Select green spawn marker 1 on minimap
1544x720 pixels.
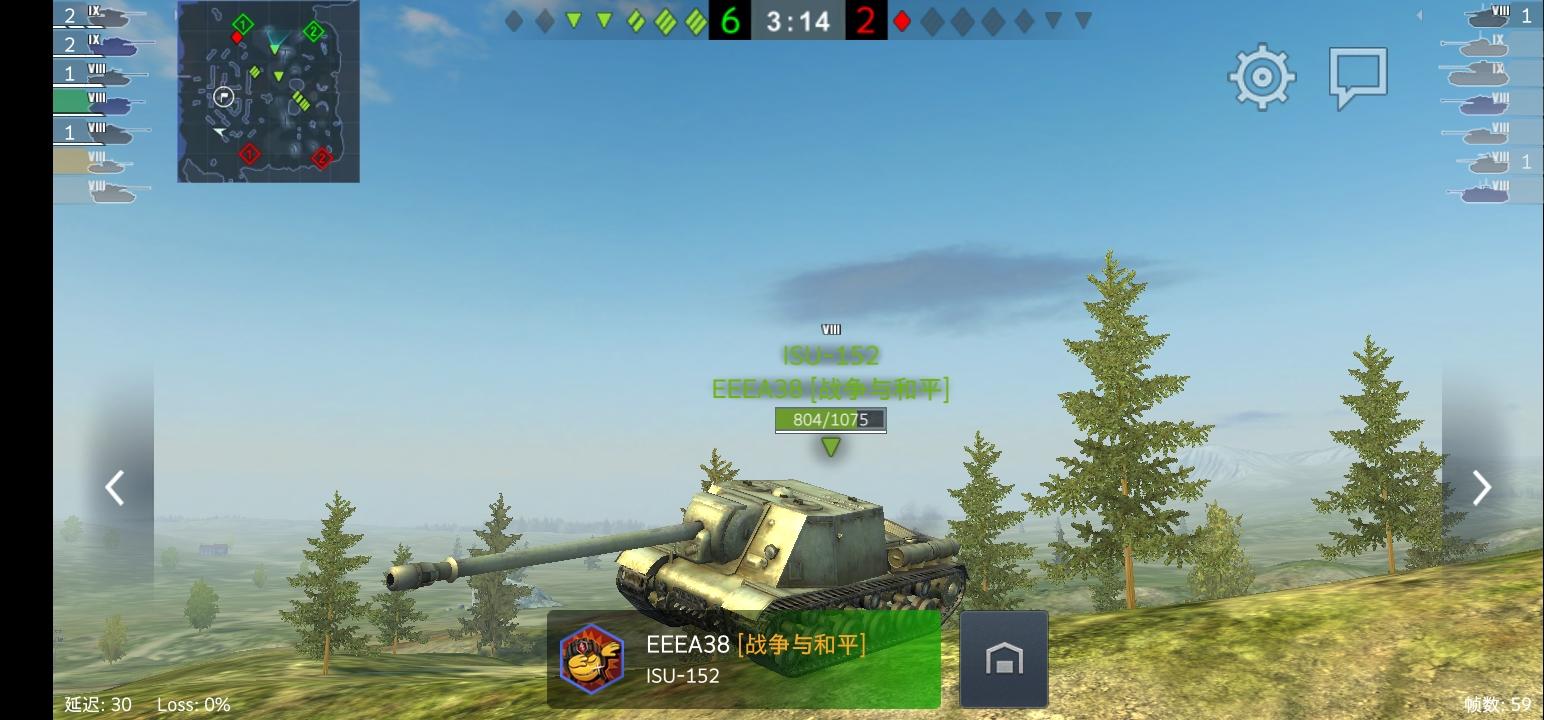click(x=242, y=24)
